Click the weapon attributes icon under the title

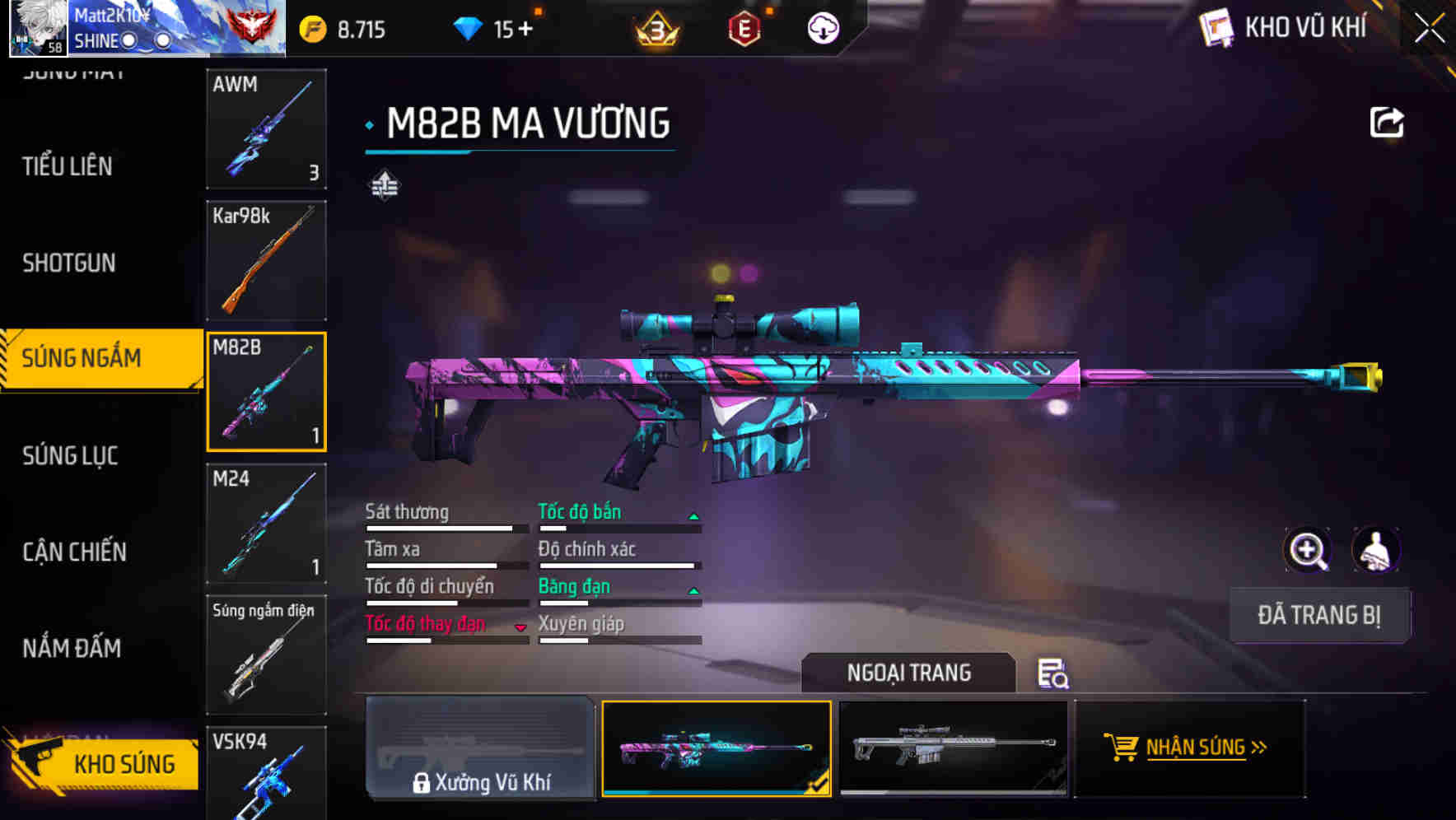pyautogui.click(x=383, y=184)
